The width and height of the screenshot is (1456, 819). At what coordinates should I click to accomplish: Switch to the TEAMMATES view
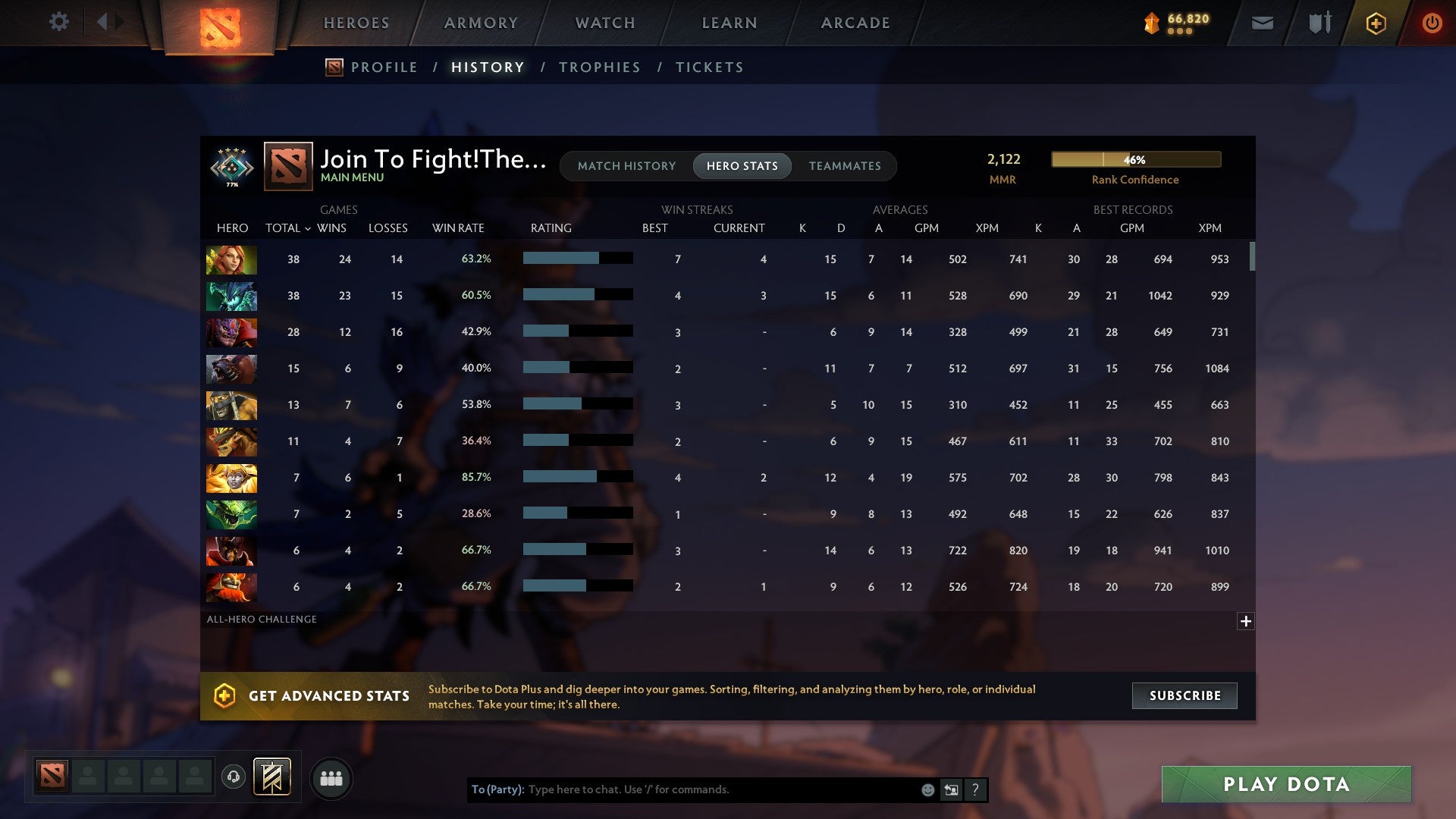pos(846,165)
